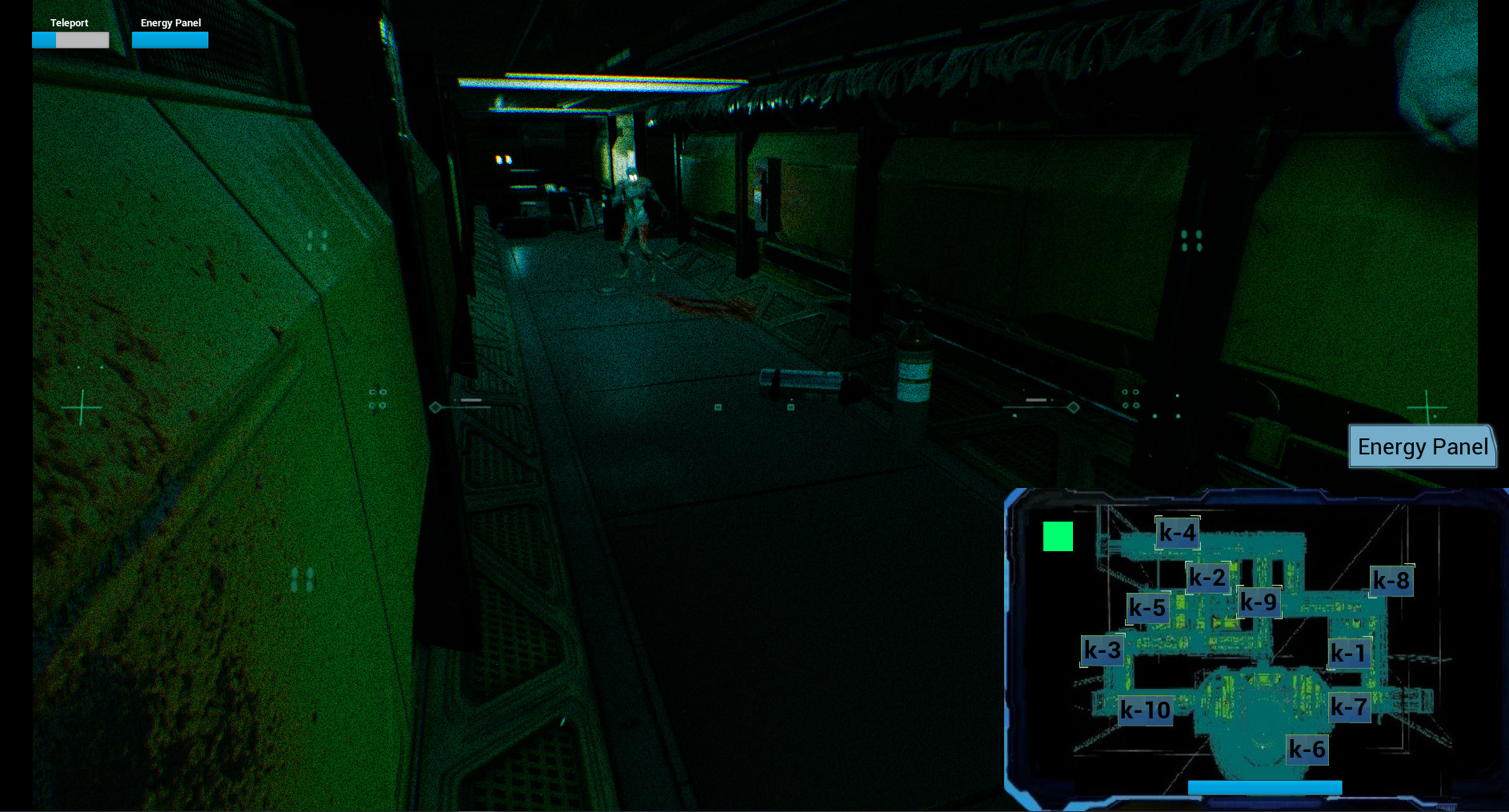This screenshot has width=1509, height=812.
Task: Toggle the k-6 marker near the map bottom
Action: (x=1307, y=750)
